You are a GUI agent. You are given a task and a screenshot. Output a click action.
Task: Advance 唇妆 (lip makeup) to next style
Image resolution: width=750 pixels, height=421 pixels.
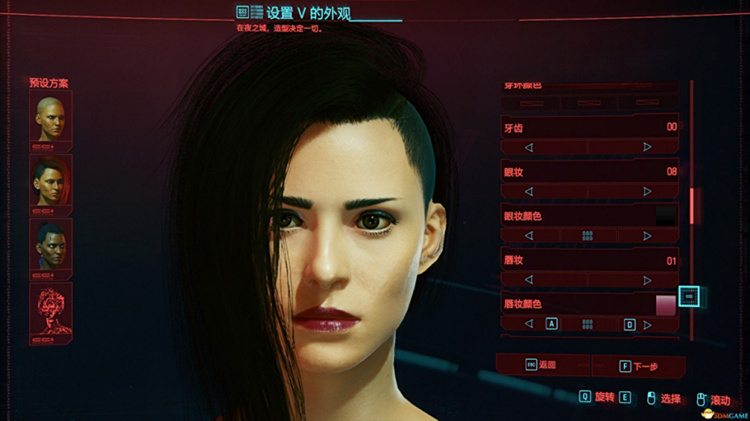(x=647, y=280)
